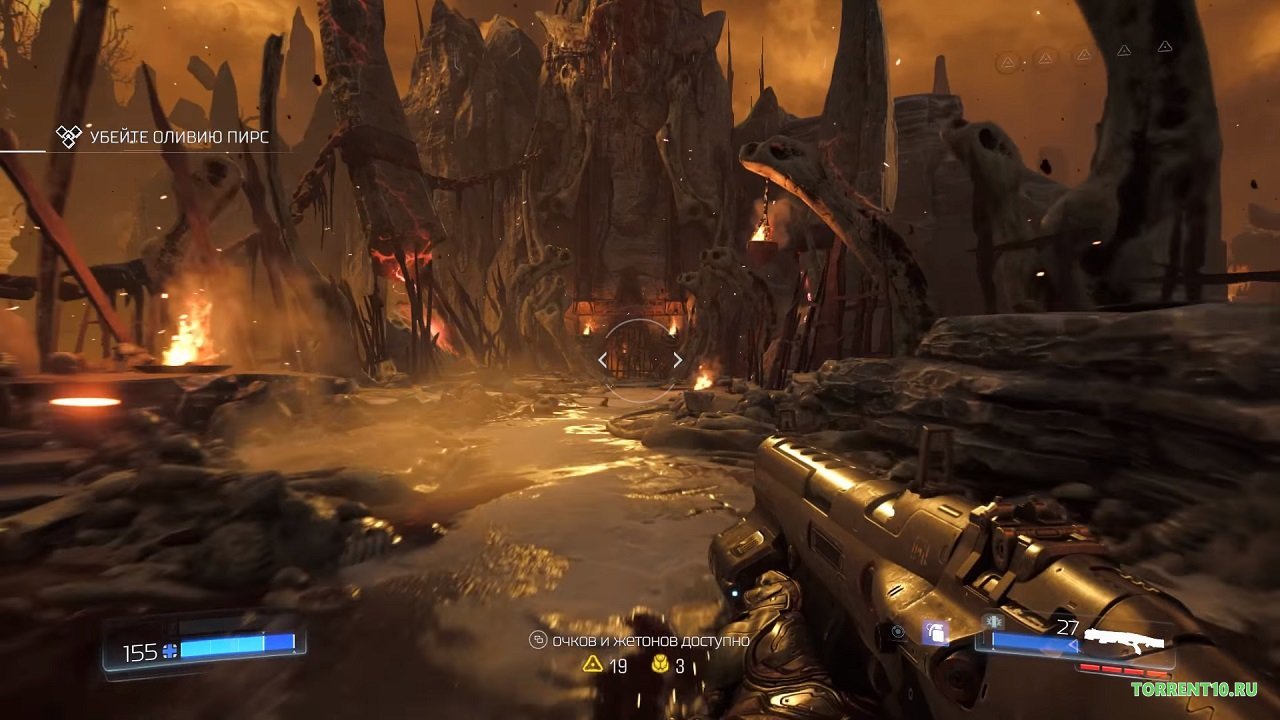Image resolution: width=1280 pixels, height=720 pixels.
Task: Select the gold praetor token icon showing 3
Action: 660,665
